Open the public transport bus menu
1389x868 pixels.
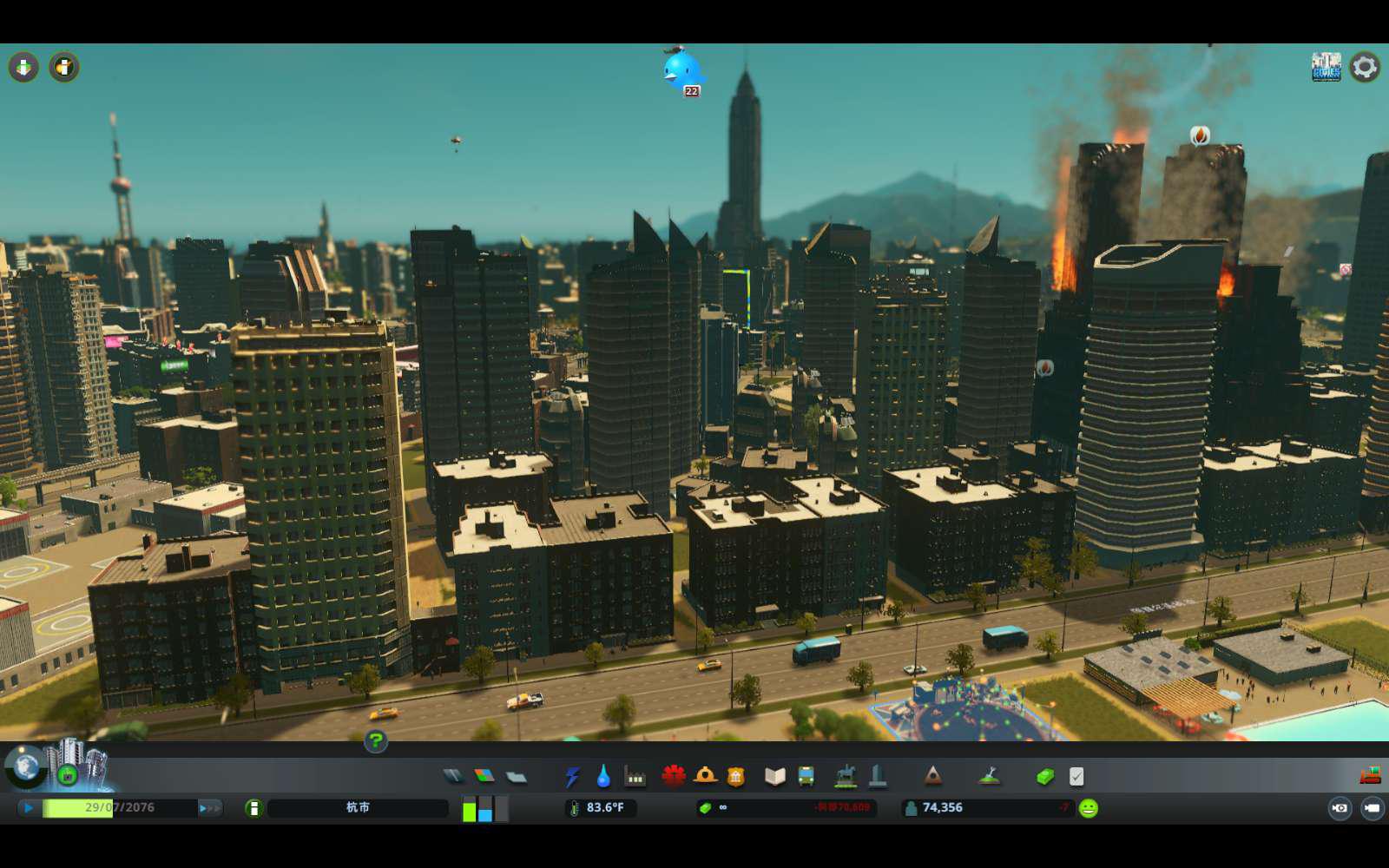click(x=806, y=776)
